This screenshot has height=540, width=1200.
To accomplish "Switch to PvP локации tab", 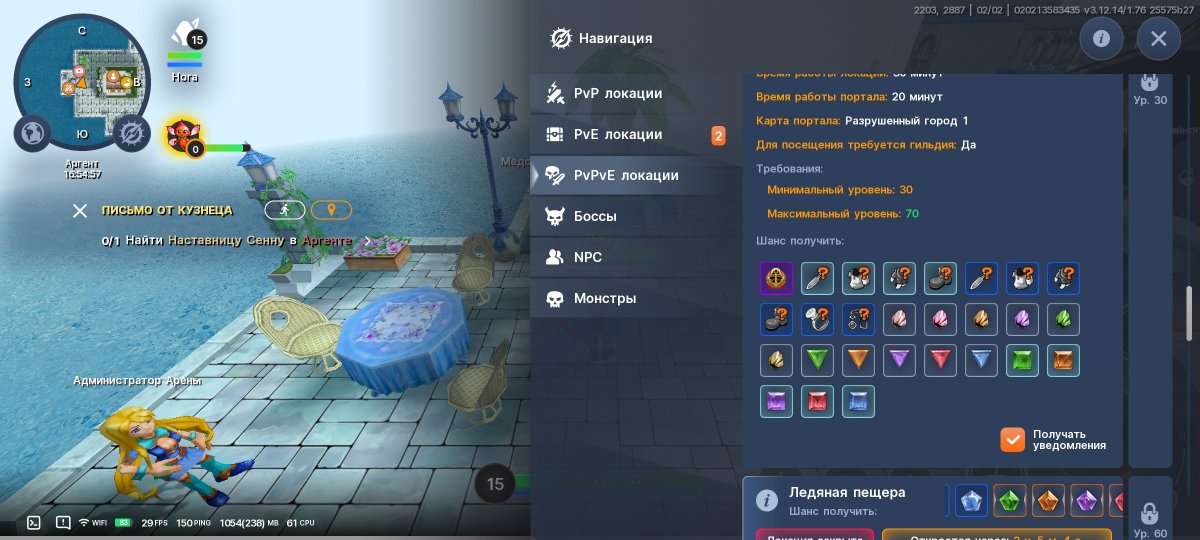I will click(x=617, y=93).
